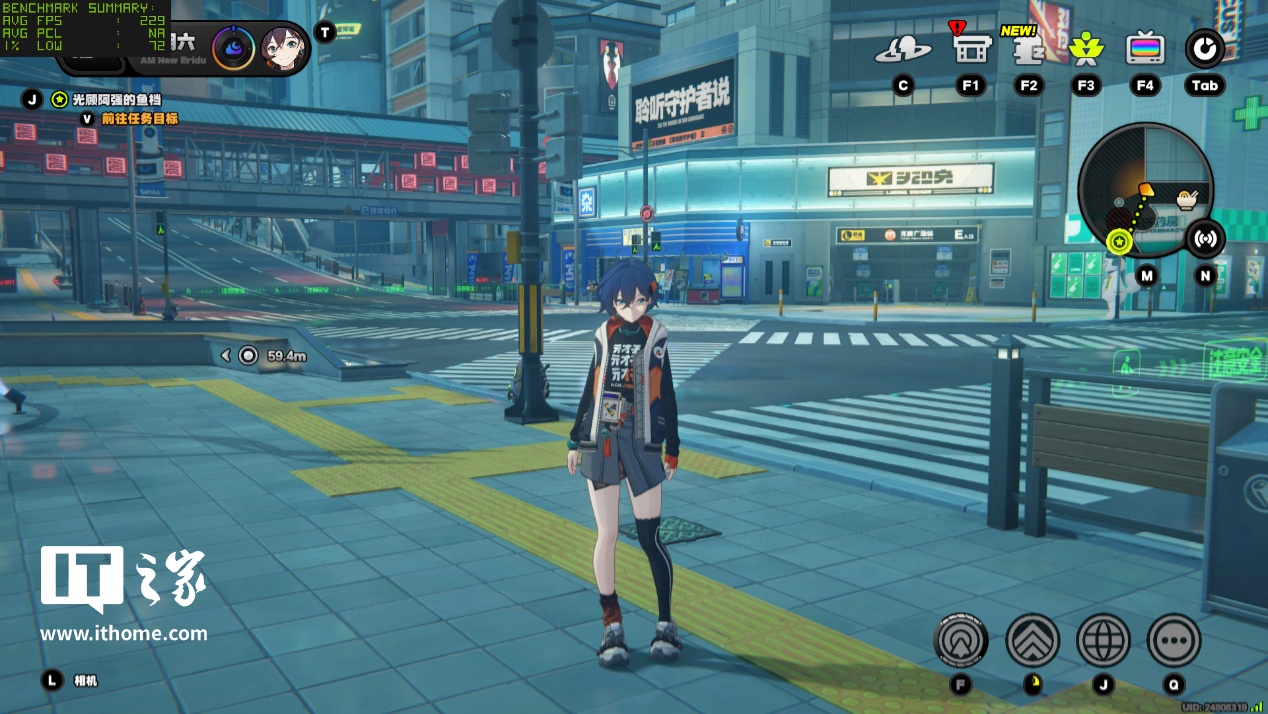Click the signal broadcast button beside the minimap
Viewport: 1268px width, 714px height.
pyautogui.click(x=1206, y=239)
